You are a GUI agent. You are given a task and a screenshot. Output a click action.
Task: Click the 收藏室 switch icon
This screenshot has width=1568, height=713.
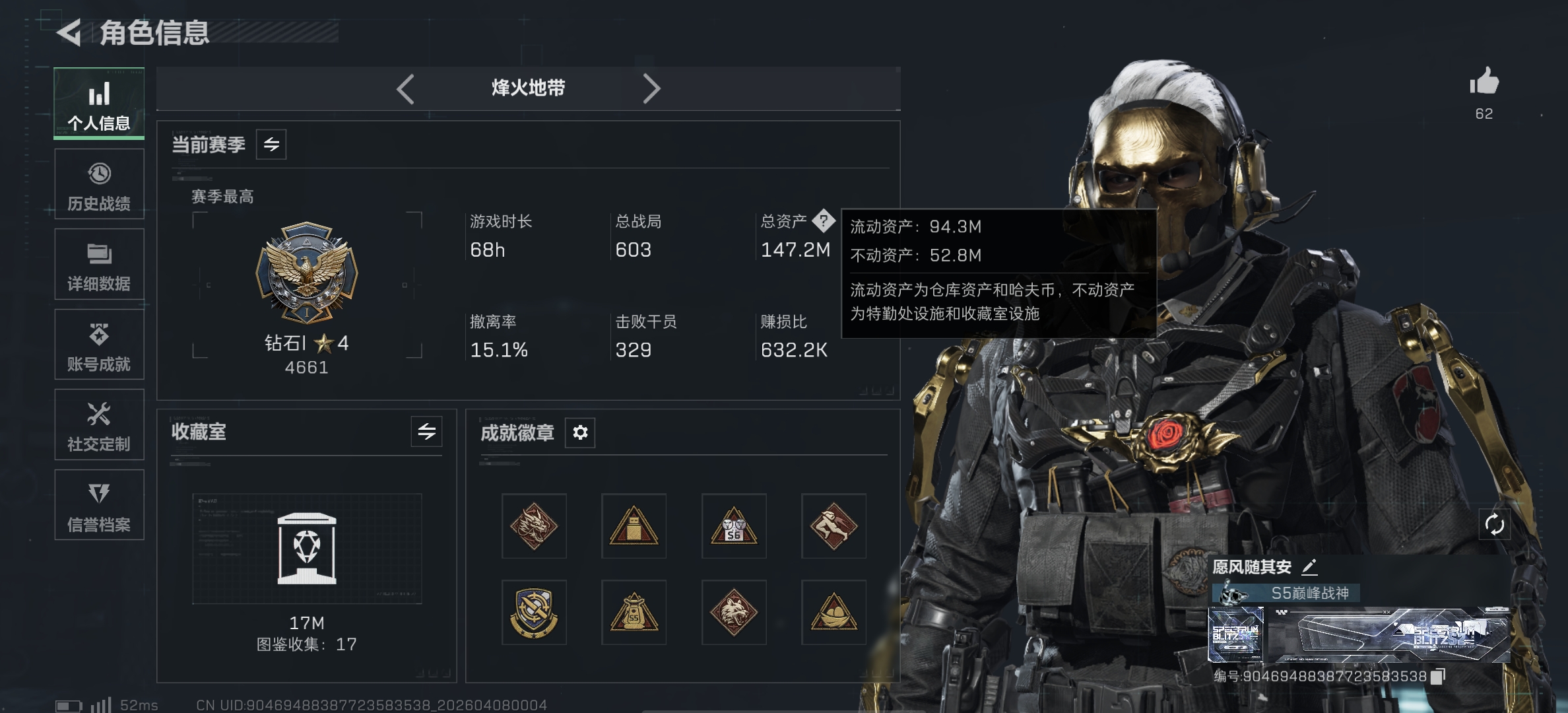coord(426,432)
